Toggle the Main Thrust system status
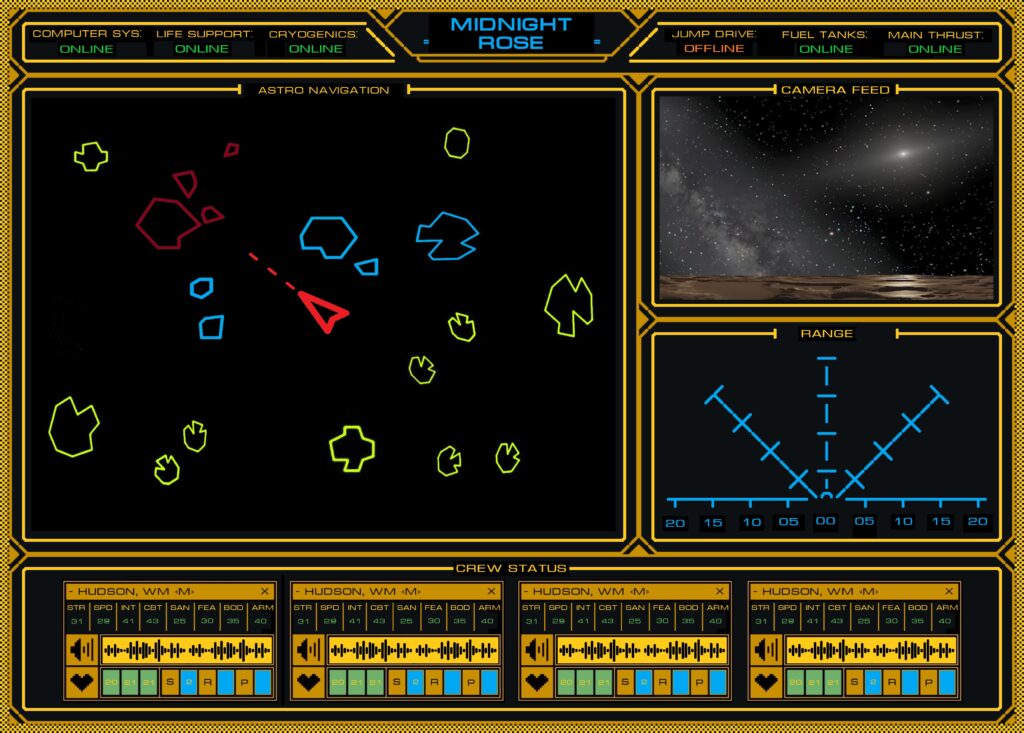The width and height of the screenshot is (1024, 733). [x=935, y=48]
